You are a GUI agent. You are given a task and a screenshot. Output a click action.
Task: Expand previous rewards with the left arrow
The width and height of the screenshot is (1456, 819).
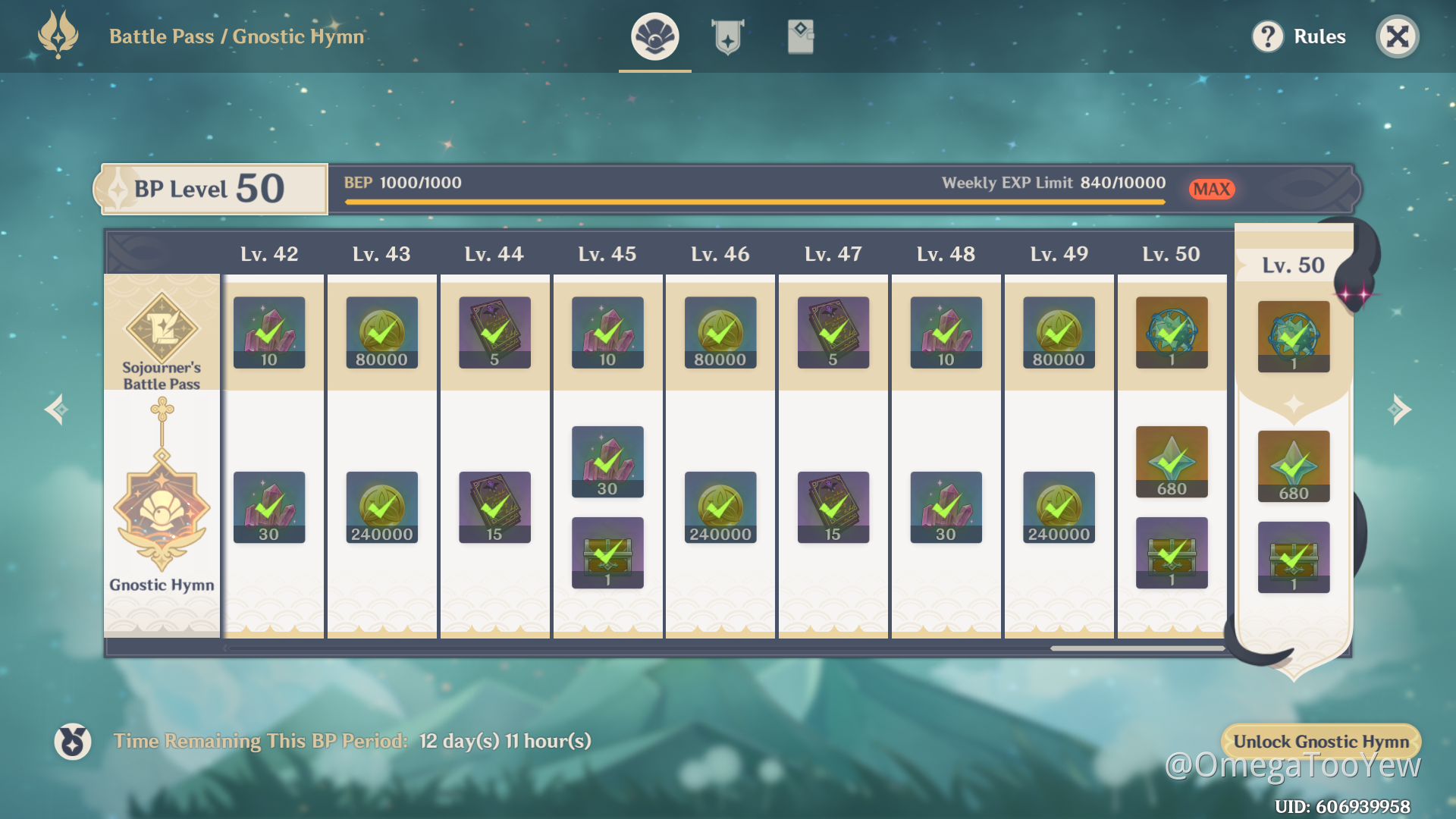point(55,409)
